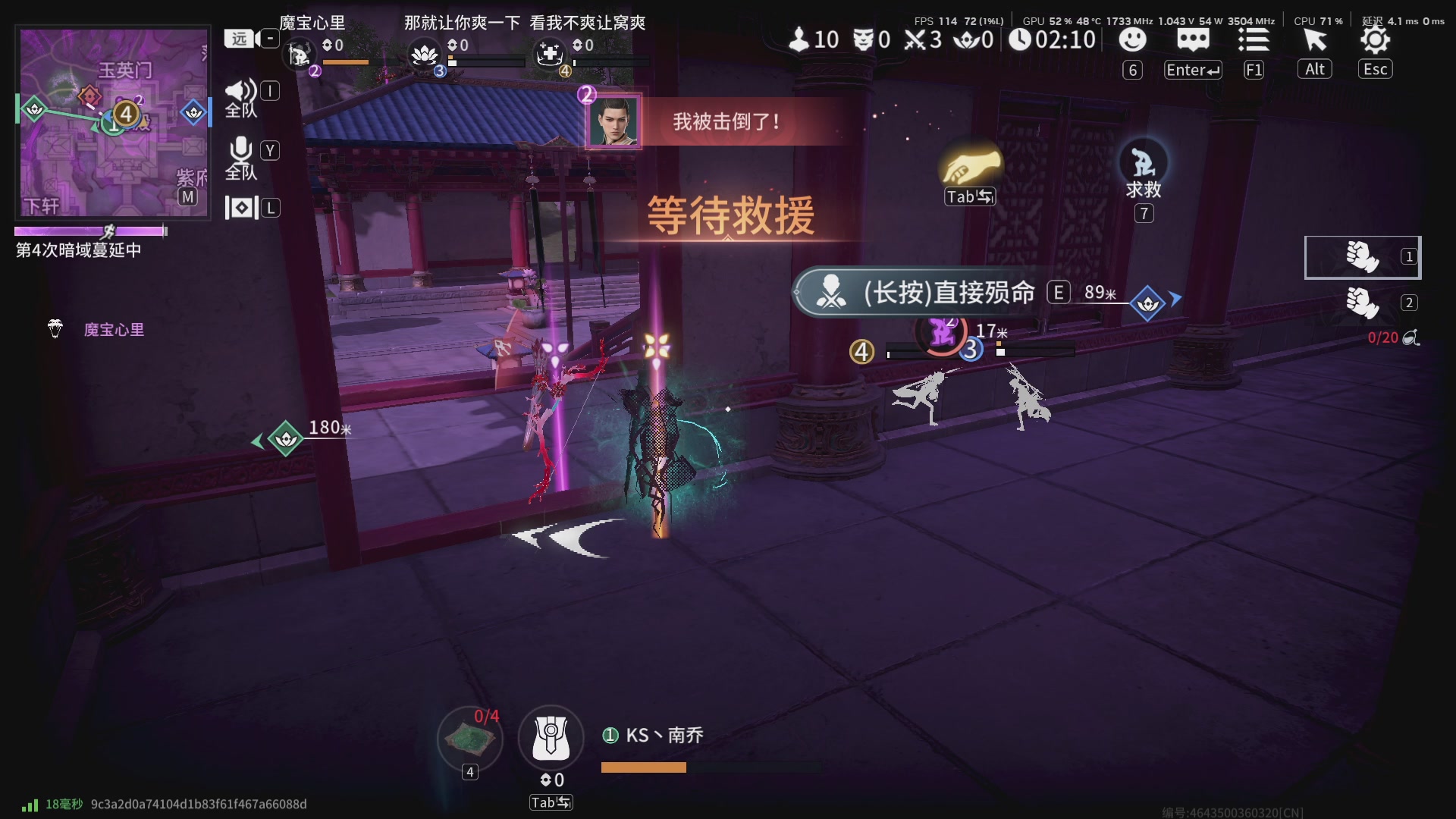The image size is (1456, 819).
Task: Open the emote wheel smiley icon
Action: coord(1132,40)
